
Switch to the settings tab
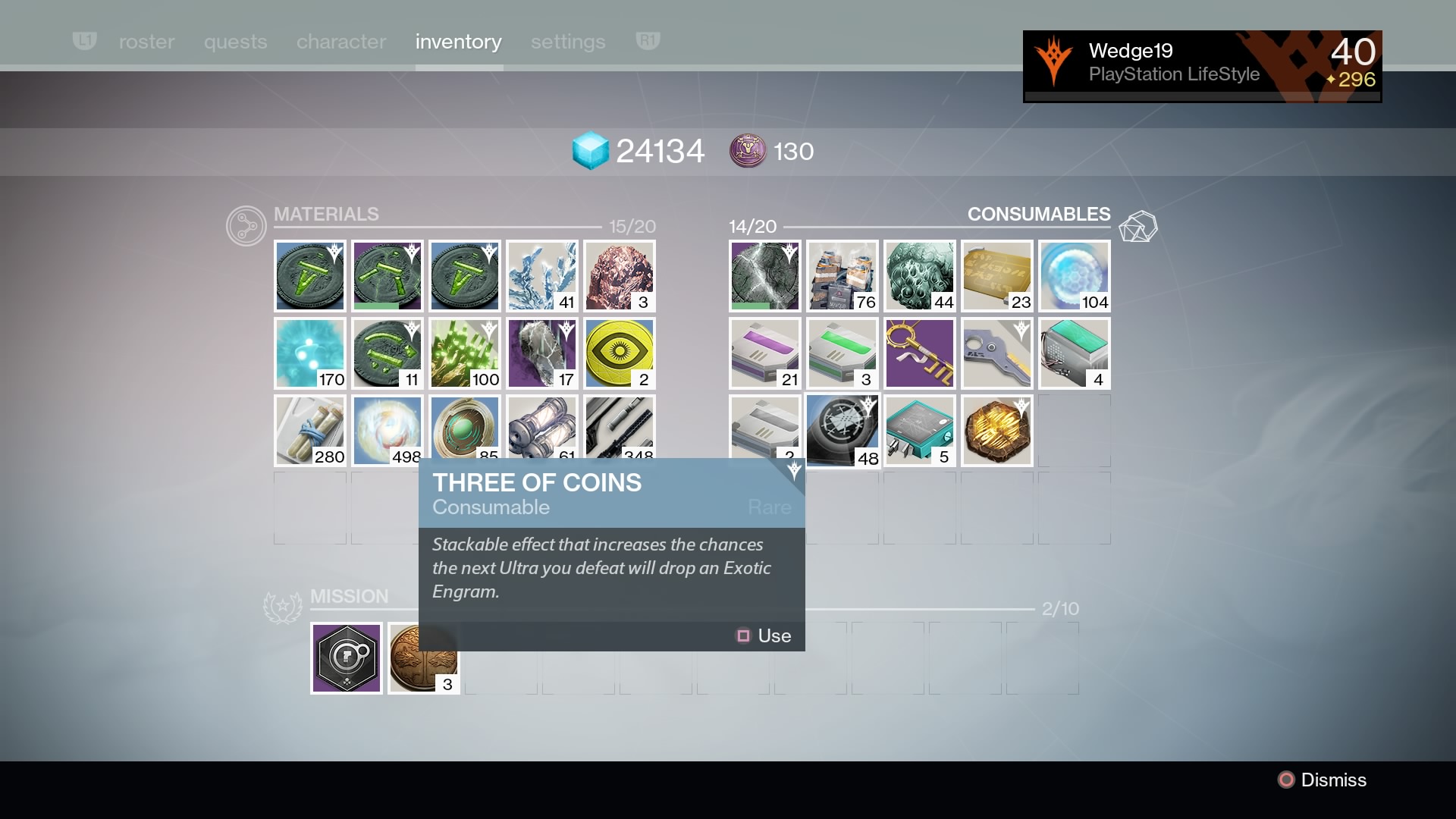point(567,42)
